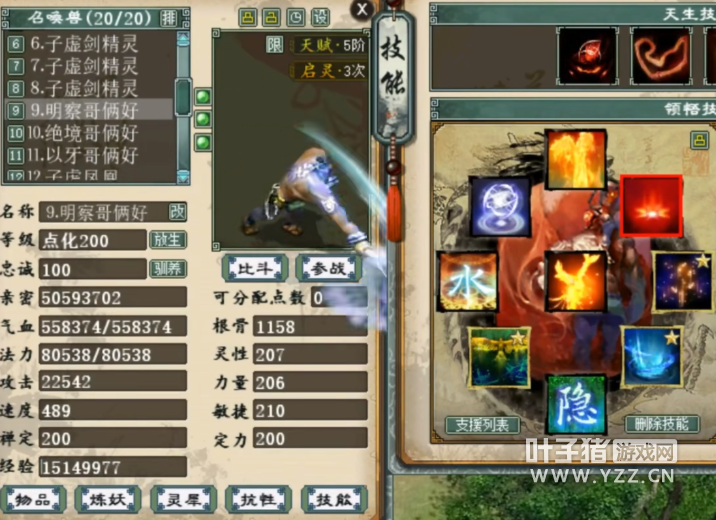The image size is (716, 520).
Task: Close the summoned beast window
Action: [x=360, y=9]
